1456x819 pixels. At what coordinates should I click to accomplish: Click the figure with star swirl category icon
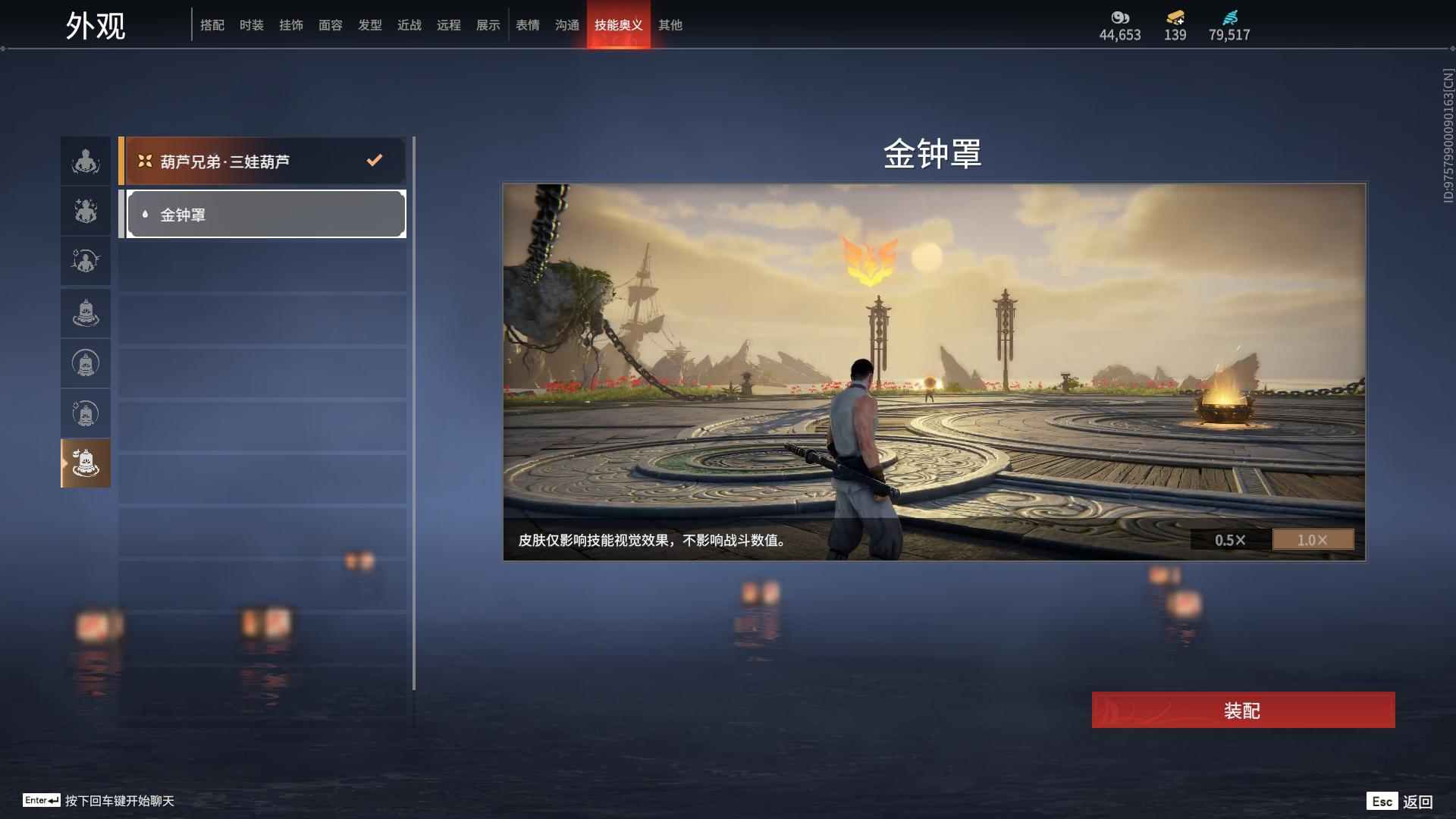tap(85, 261)
